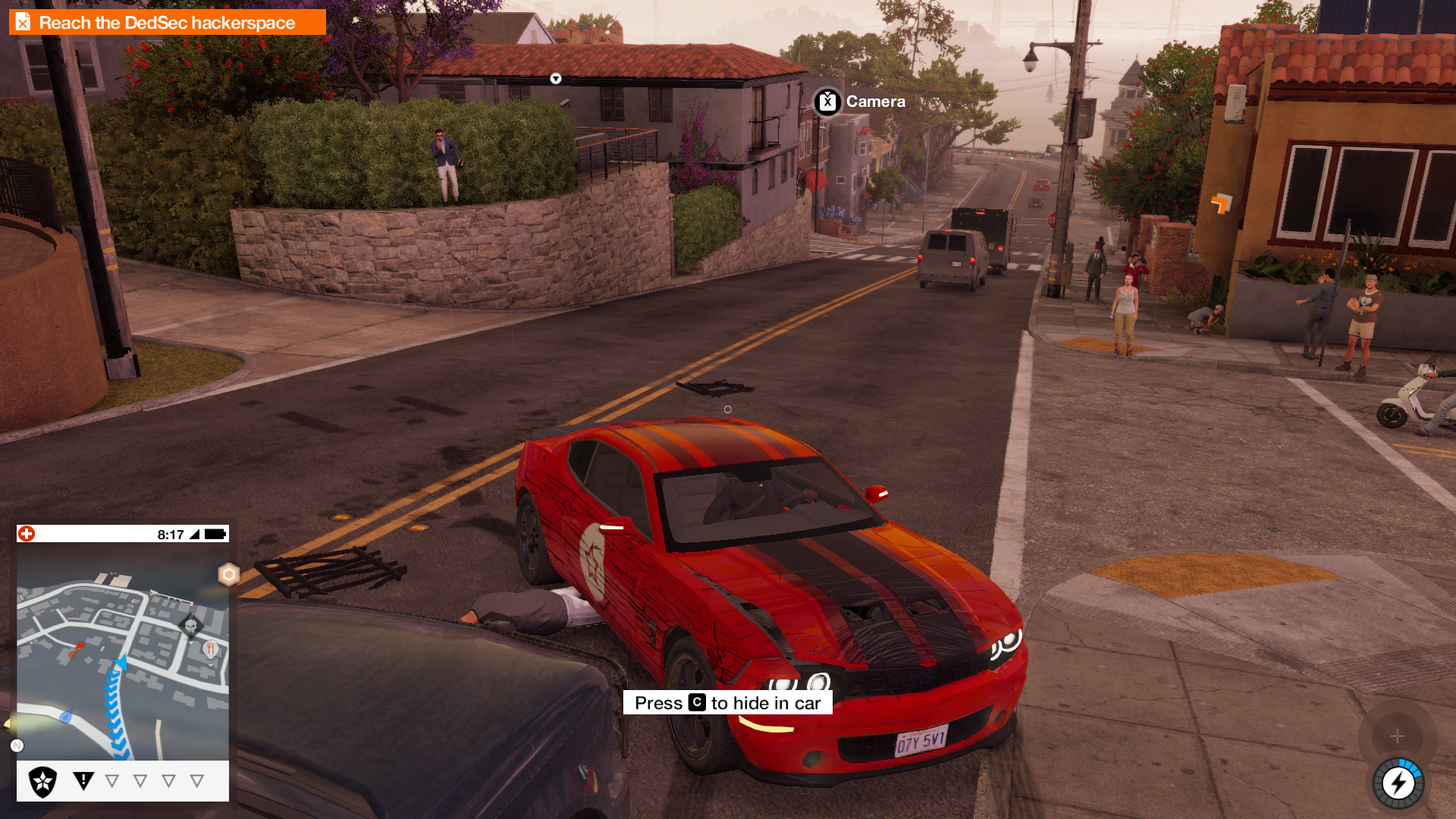Click the orange hexagon marker on minimap edge

(228, 575)
